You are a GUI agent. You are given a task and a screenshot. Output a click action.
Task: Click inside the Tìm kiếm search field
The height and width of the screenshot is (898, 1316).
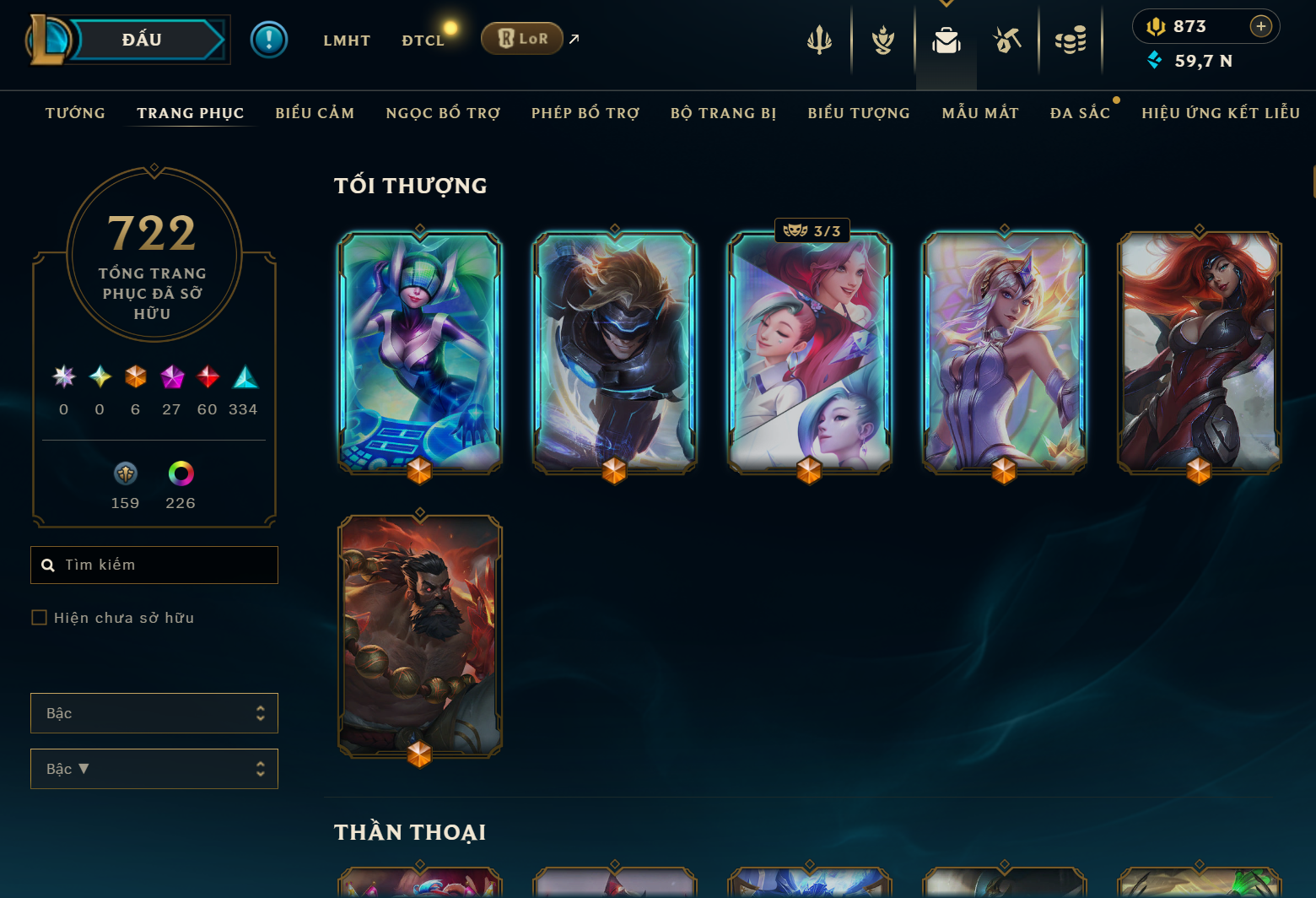[x=154, y=565]
